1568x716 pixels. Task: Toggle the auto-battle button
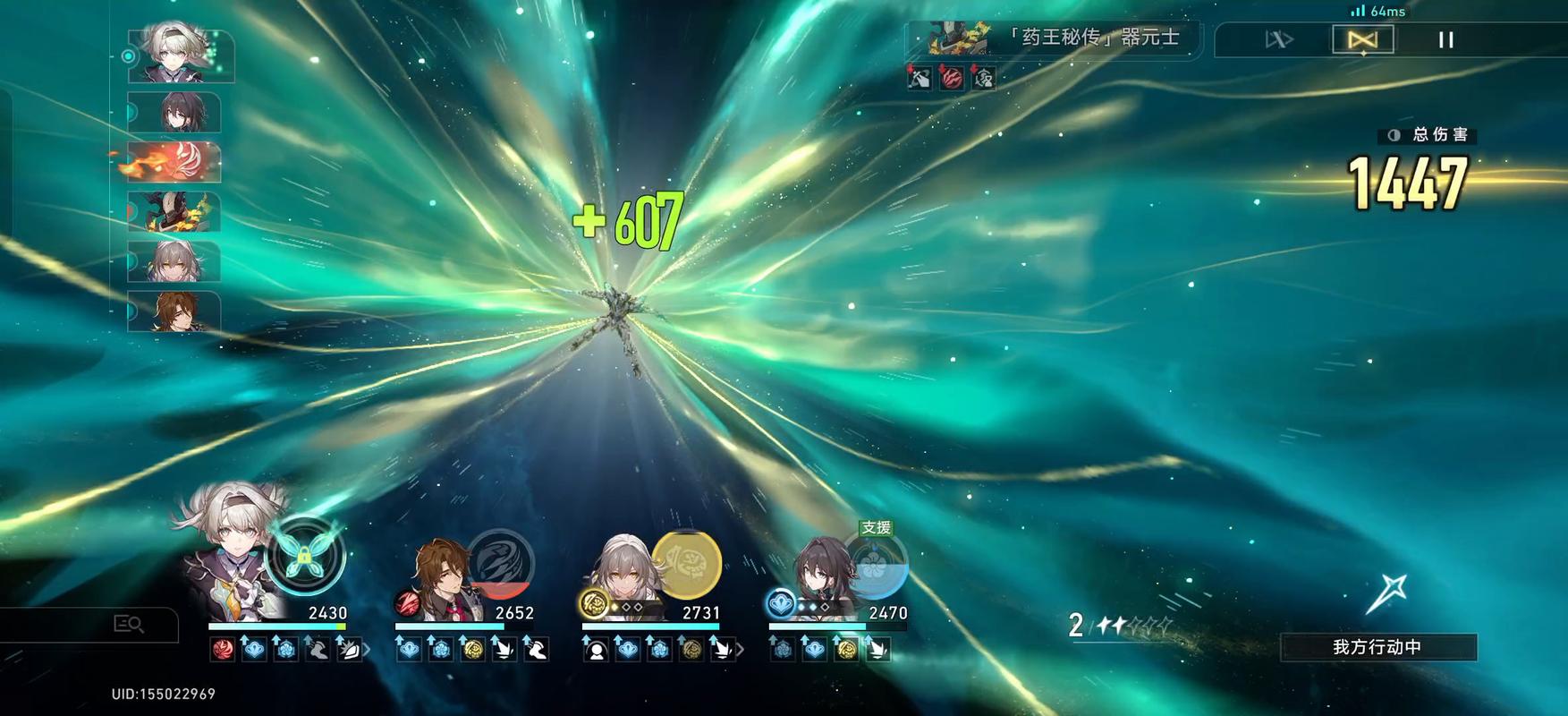(1362, 40)
